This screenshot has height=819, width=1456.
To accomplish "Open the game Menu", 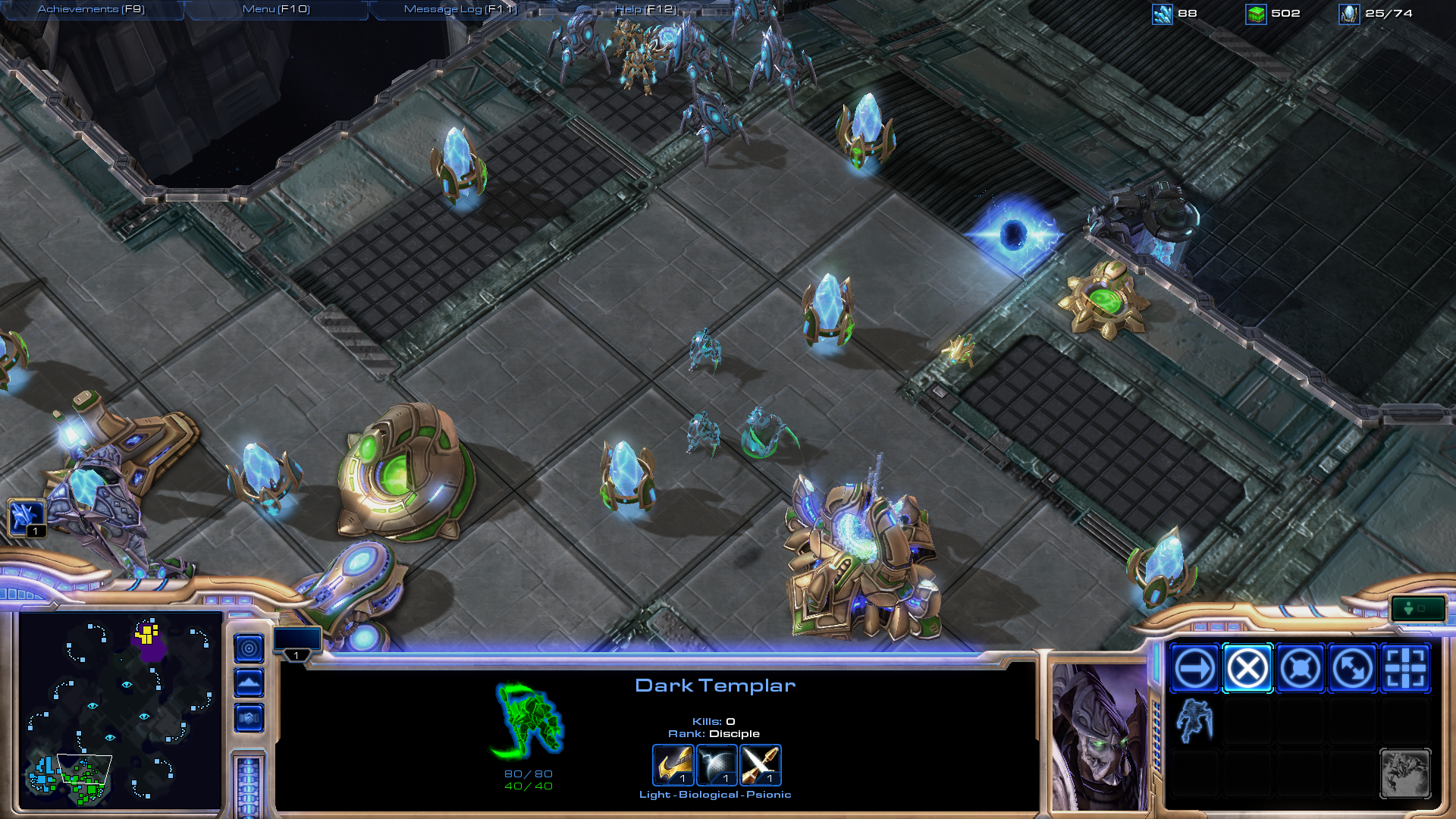I will point(276,9).
